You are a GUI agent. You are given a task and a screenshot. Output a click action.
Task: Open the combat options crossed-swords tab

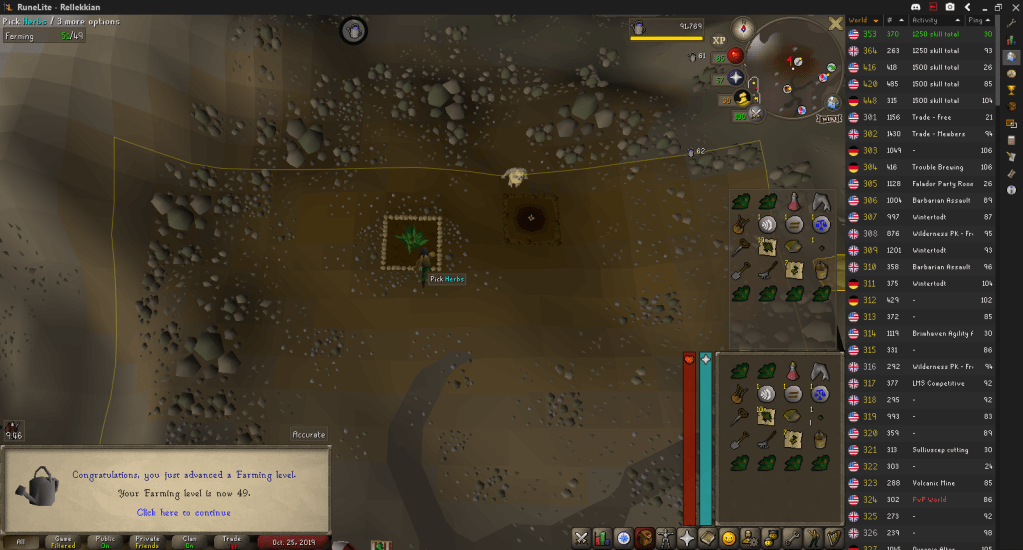(580, 538)
